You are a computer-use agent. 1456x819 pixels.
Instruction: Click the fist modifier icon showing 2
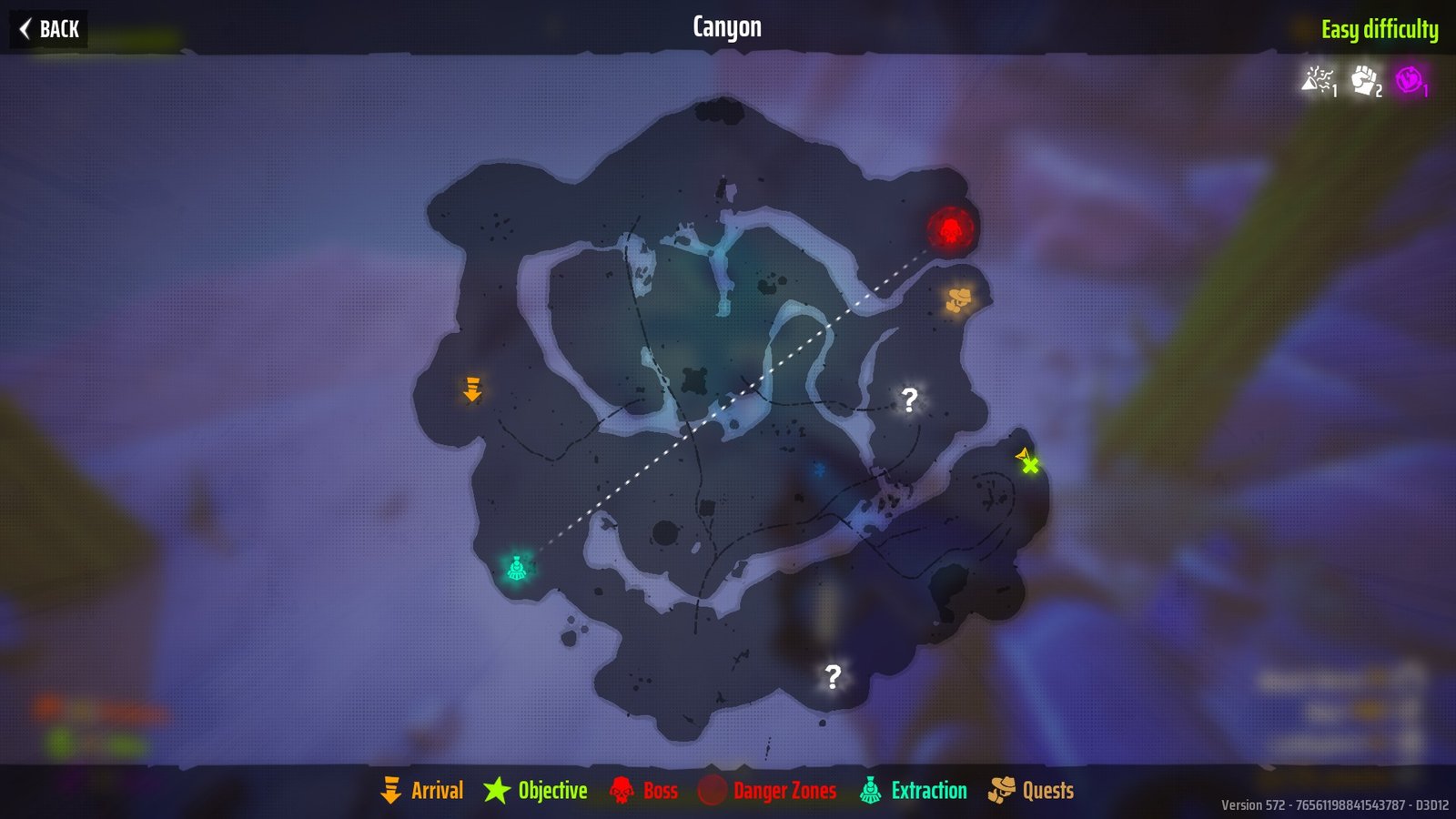click(x=1363, y=82)
